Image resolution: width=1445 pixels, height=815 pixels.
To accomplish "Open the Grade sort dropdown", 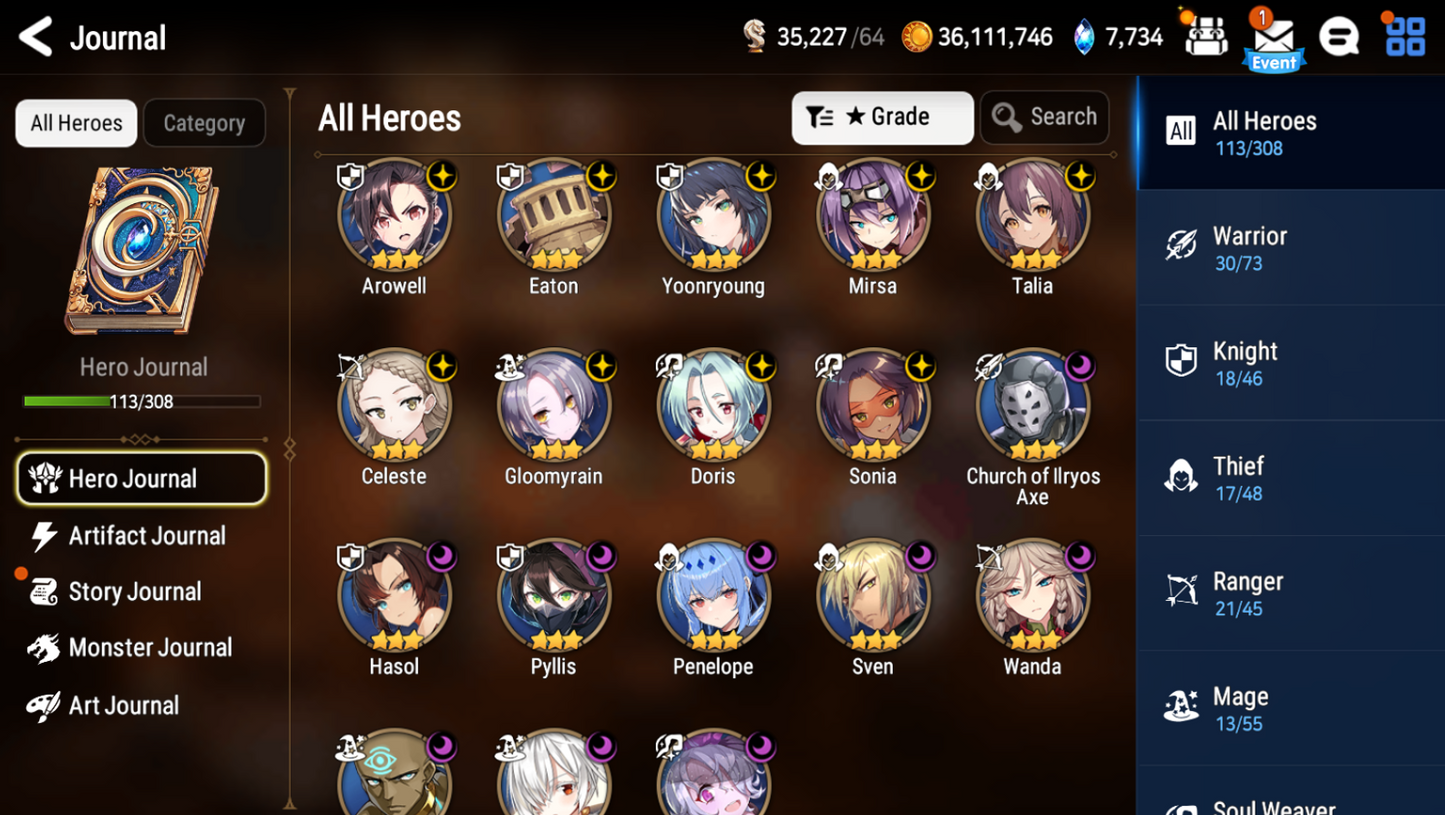I will [882, 117].
